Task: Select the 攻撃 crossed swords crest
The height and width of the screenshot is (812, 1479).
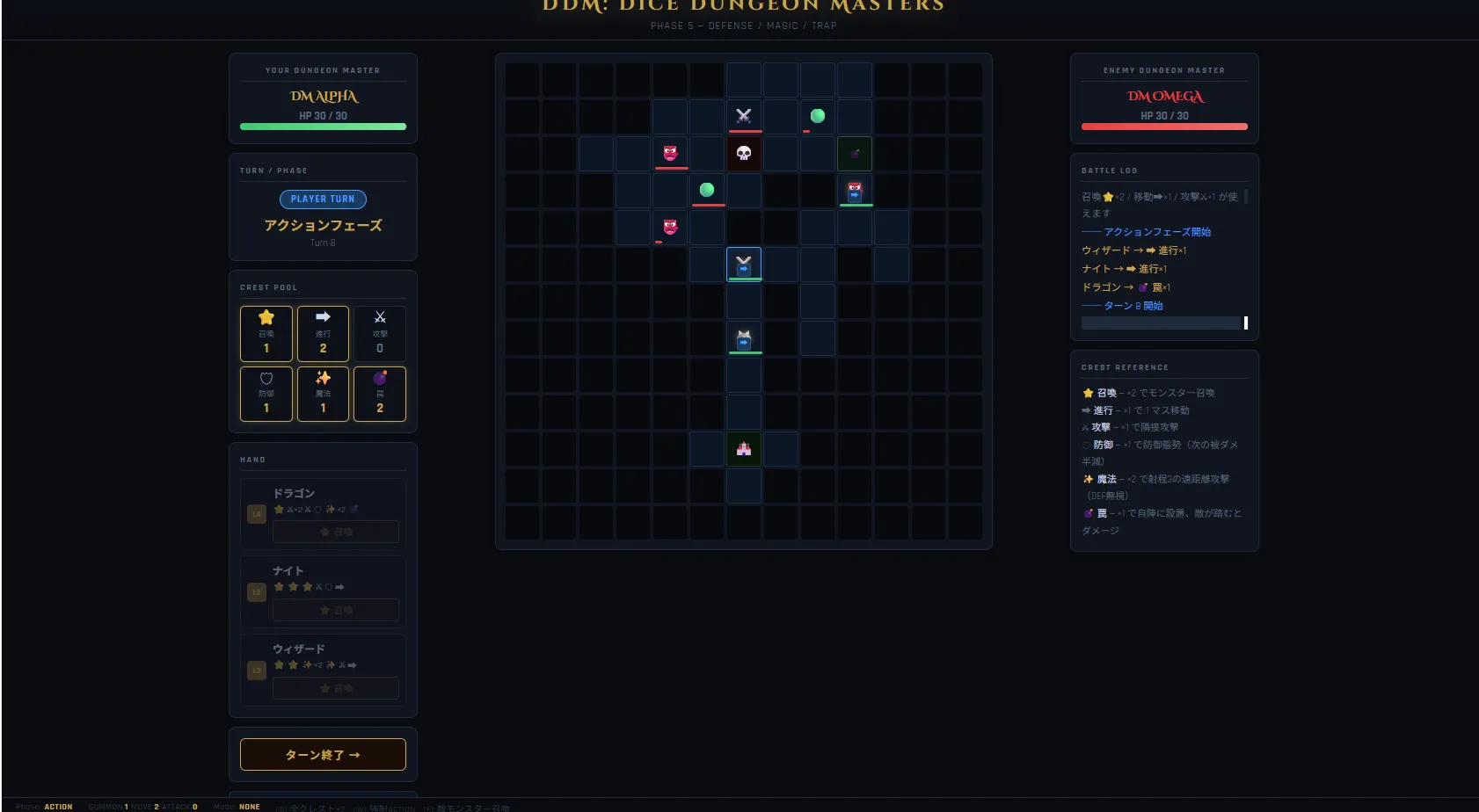Action: (380, 333)
